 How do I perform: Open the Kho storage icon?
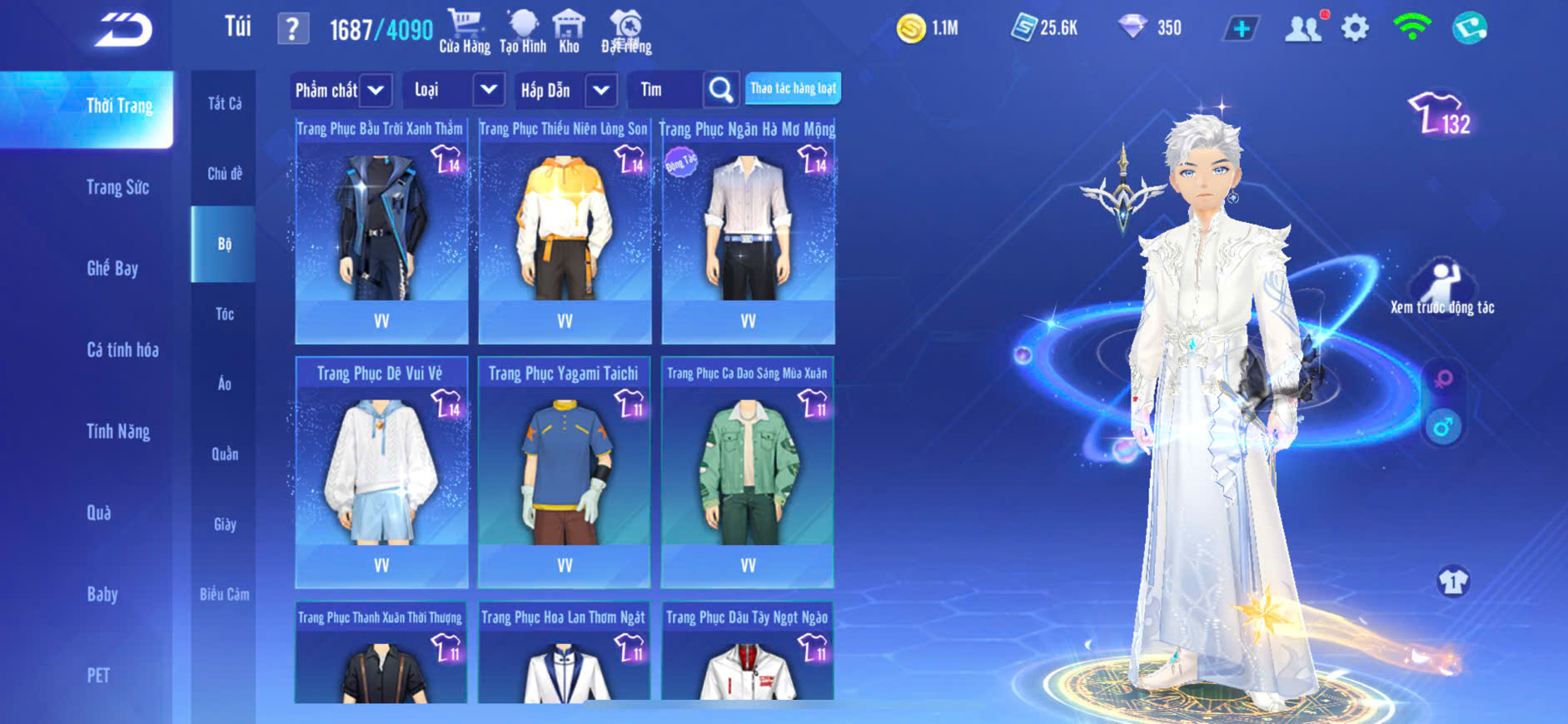pos(569,32)
